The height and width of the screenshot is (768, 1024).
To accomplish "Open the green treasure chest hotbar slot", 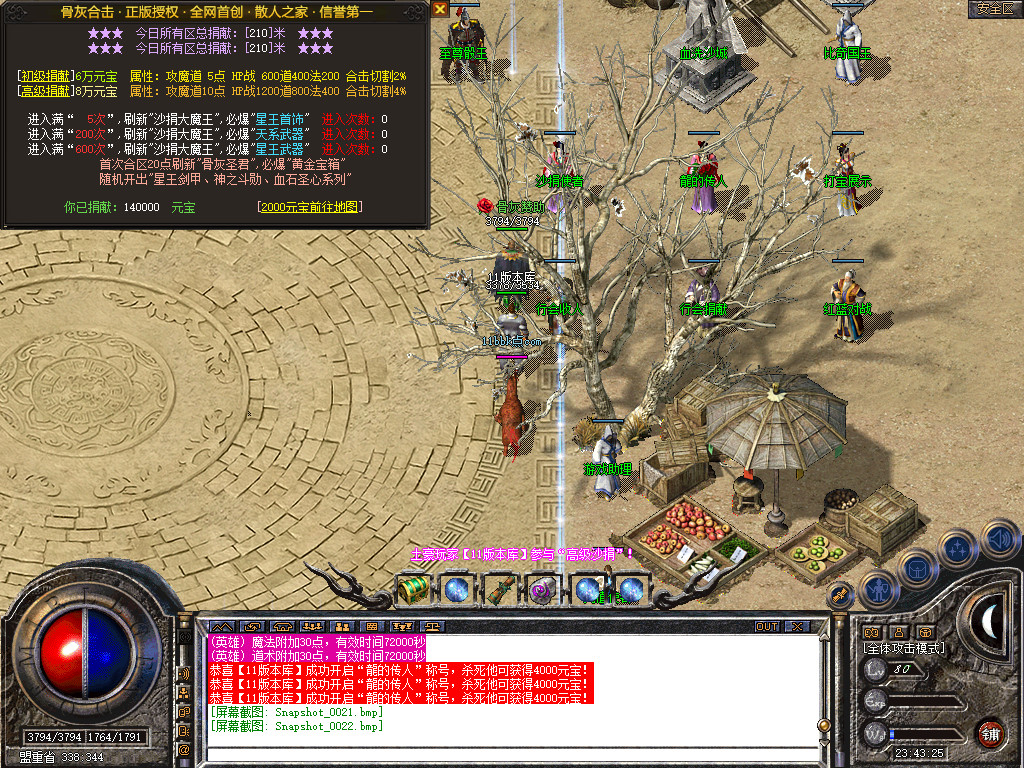I will [x=413, y=589].
